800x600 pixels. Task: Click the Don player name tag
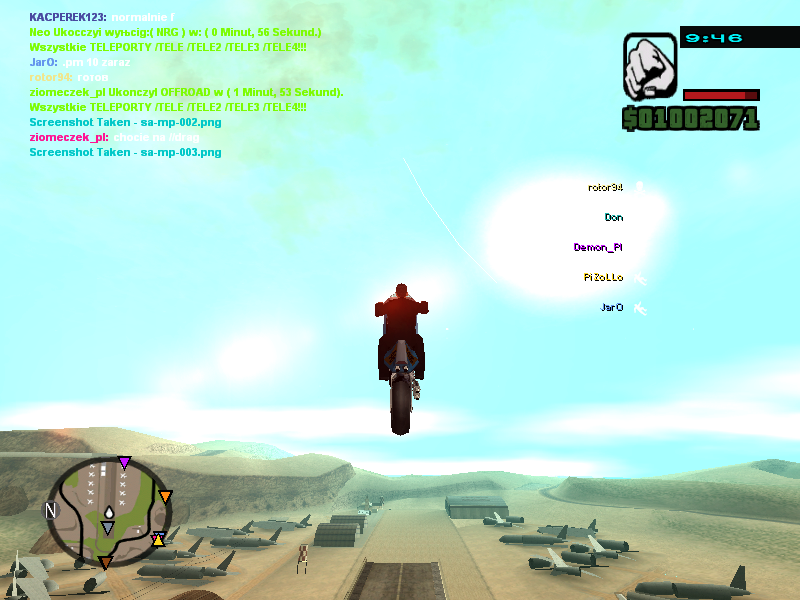click(x=614, y=217)
